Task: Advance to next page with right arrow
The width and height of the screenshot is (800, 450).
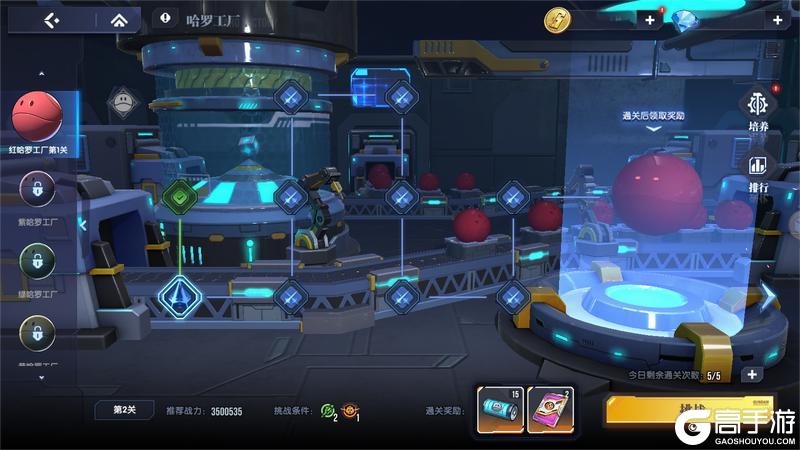Action: pyautogui.click(x=768, y=296)
